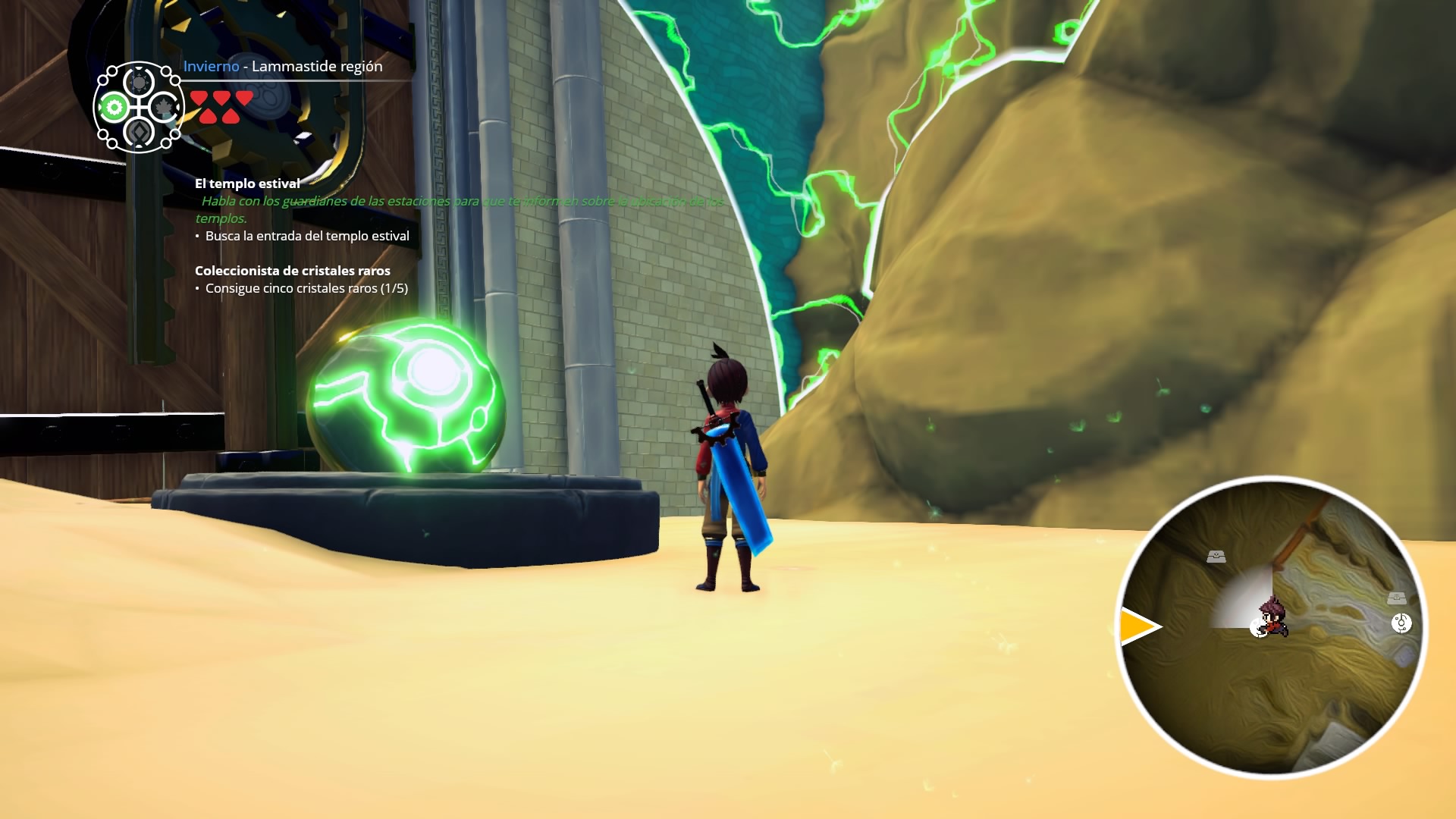The image size is (1456, 819).
Task: Select the chest marker at the minimap's right edge
Action: [x=1397, y=598]
